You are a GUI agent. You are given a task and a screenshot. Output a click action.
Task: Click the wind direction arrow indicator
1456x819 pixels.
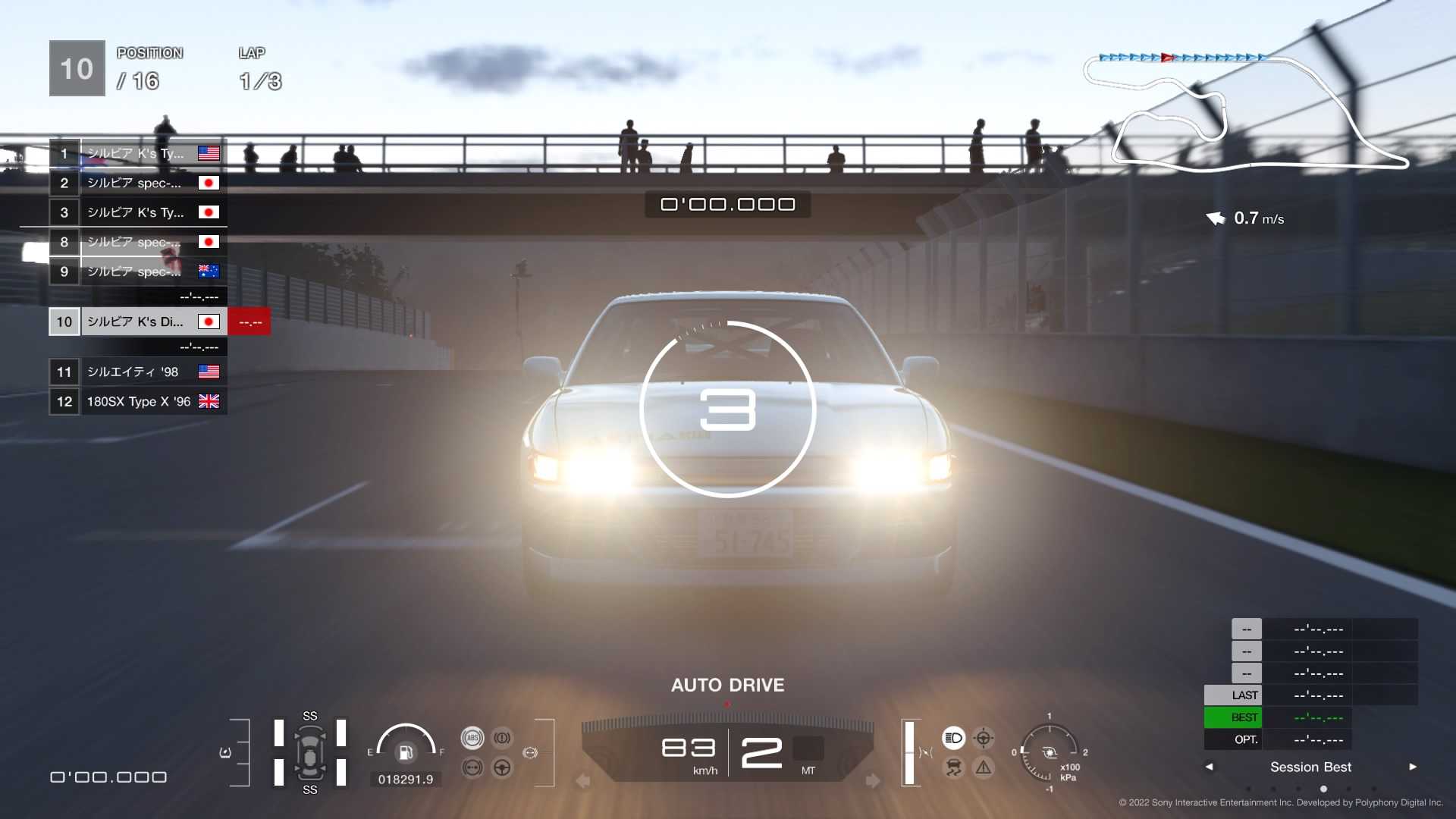pyautogui.click(x=1217, y=218)
